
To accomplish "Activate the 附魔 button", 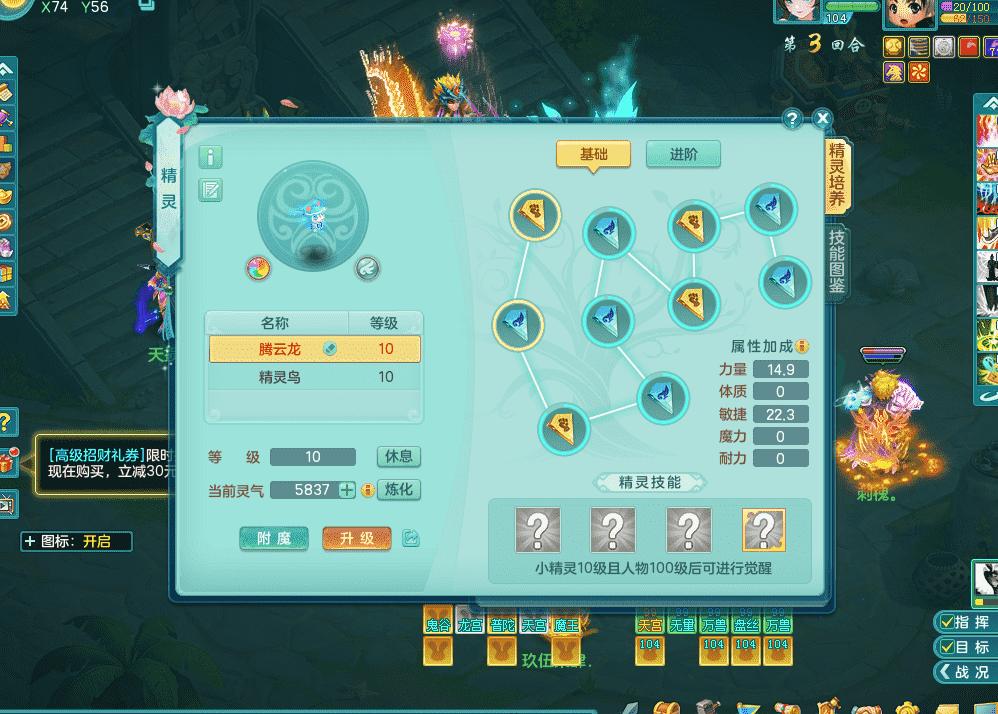I will coord(274,538).
